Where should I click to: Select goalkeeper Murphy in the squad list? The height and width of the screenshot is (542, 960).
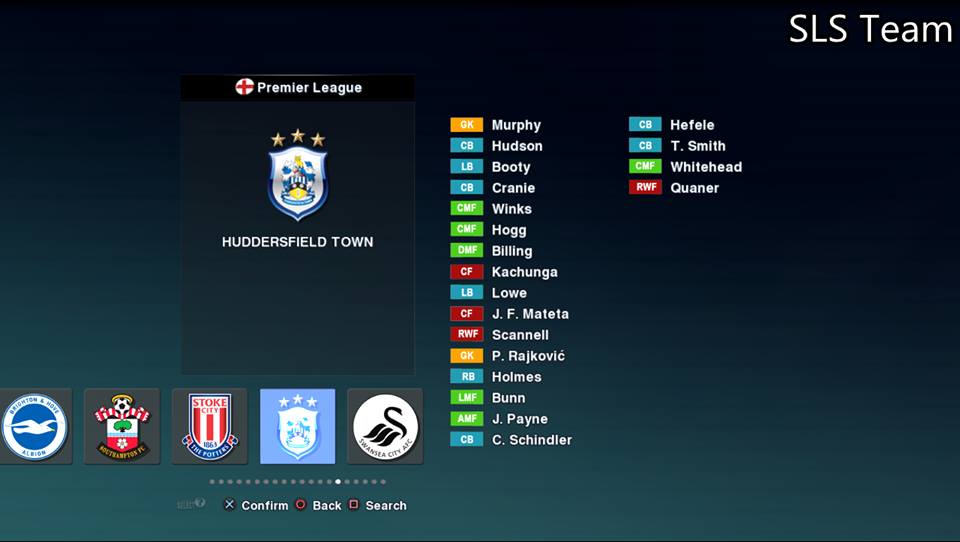point(515,125)
